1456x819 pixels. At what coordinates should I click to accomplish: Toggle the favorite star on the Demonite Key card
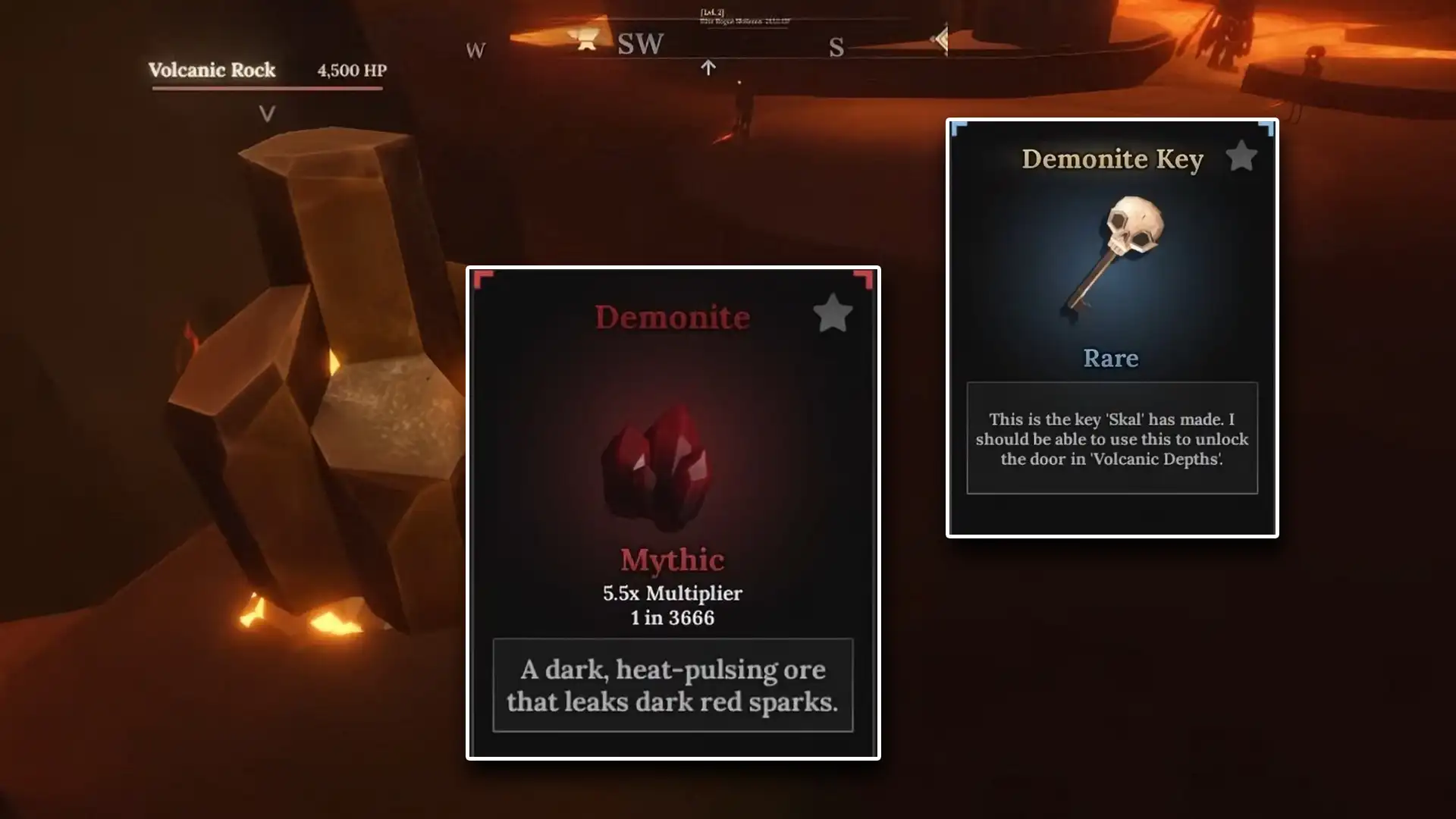pos(1241,155)
